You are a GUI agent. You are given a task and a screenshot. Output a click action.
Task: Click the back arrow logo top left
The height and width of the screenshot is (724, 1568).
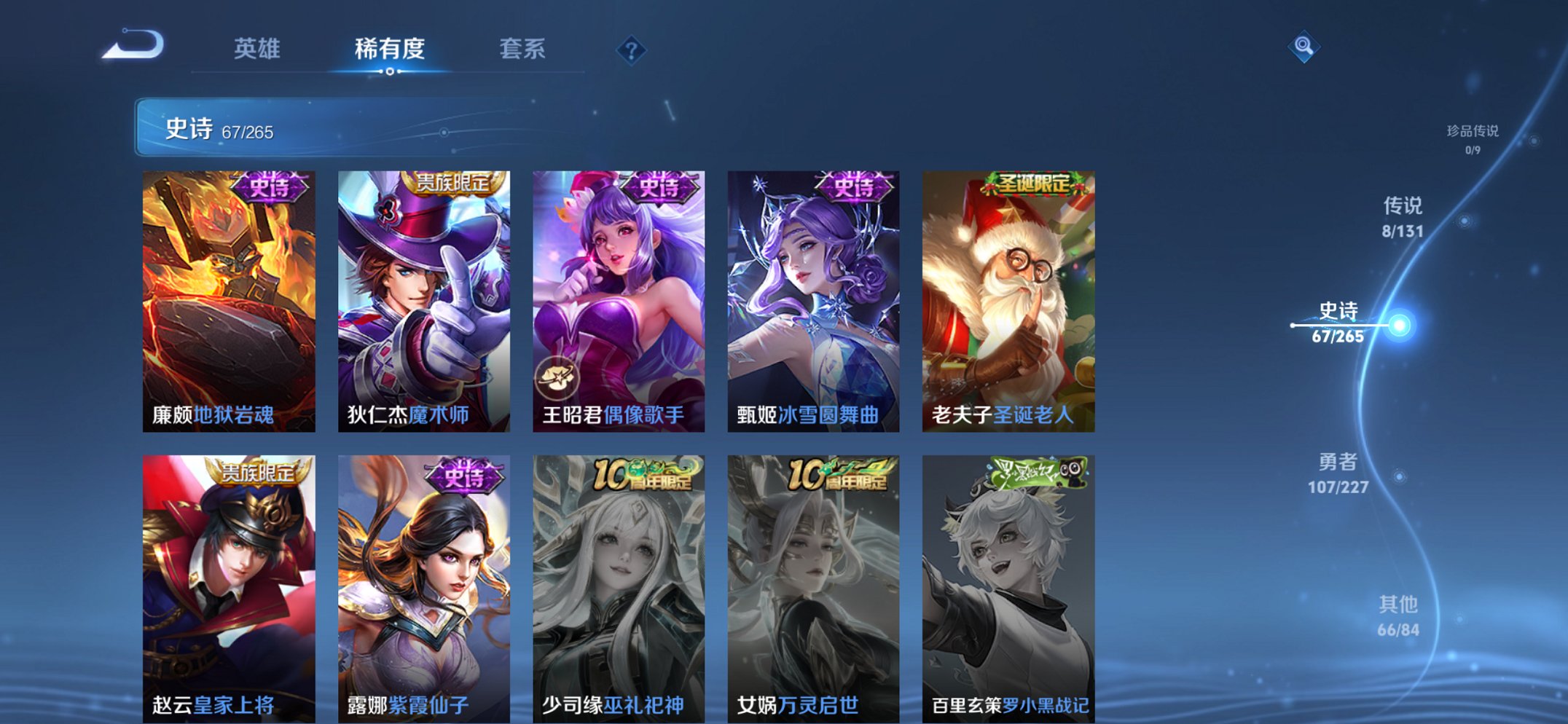133,44
